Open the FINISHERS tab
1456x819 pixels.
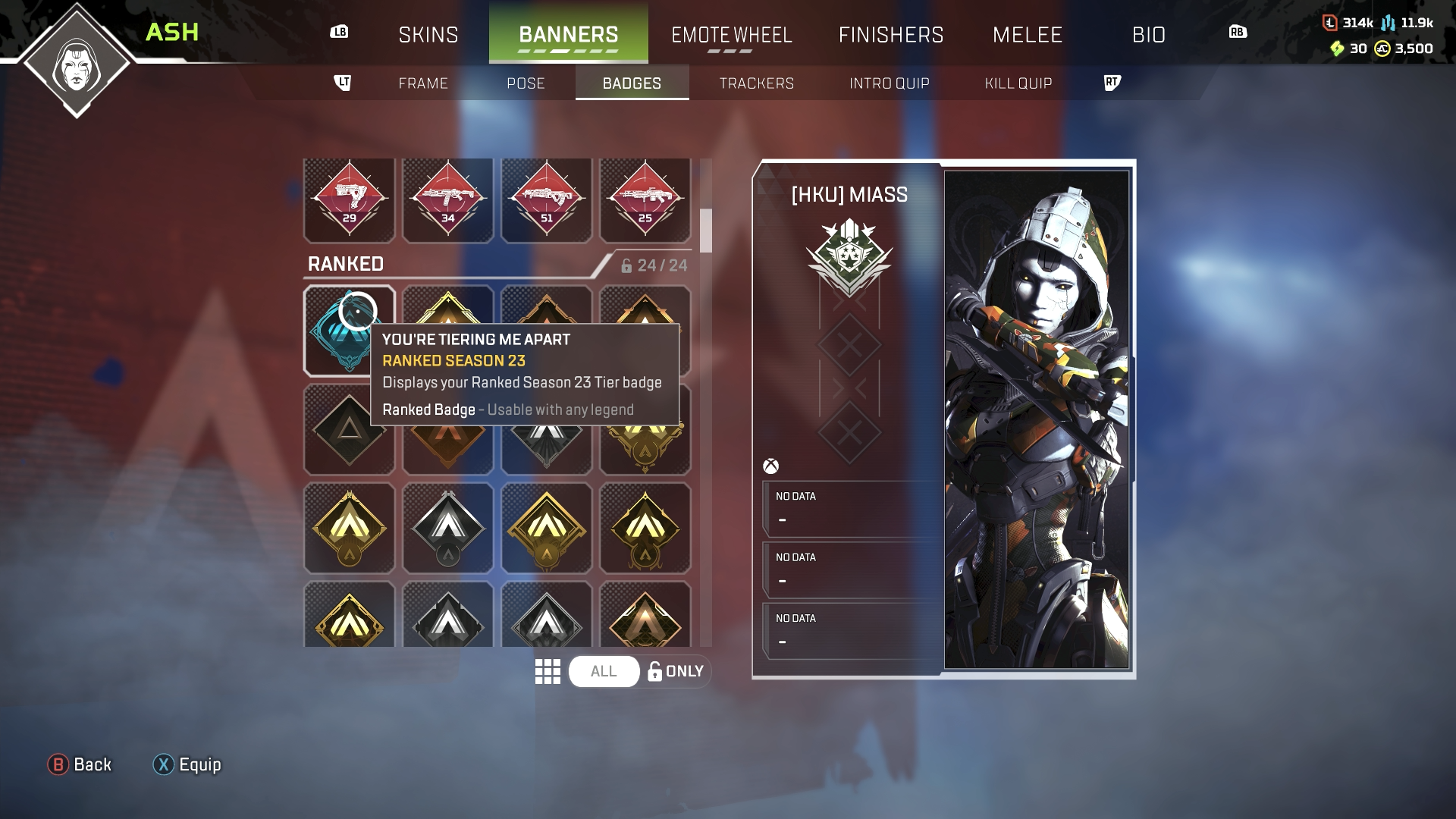click(x=891, y=34)
